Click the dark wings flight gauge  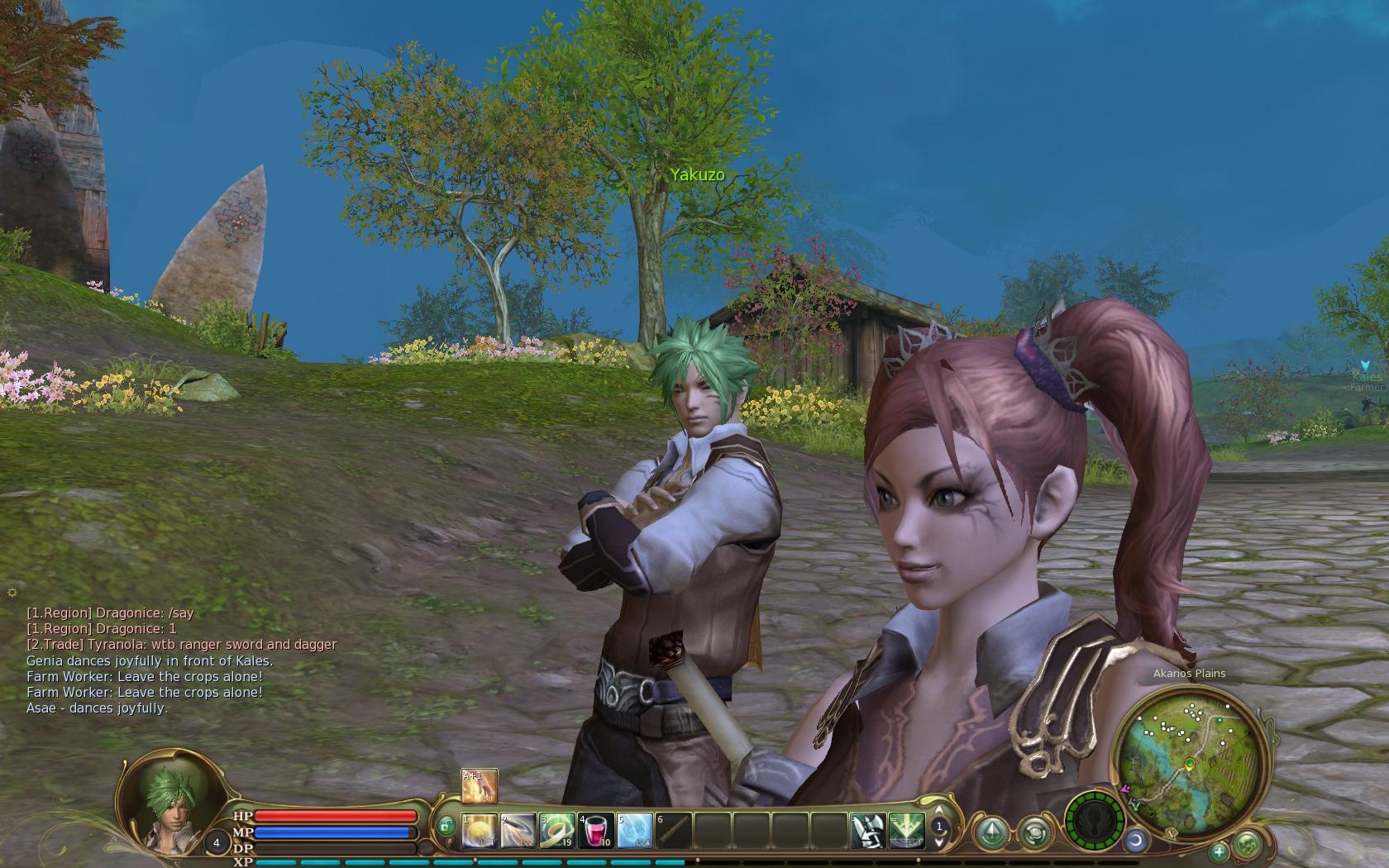click(x=1095, y=823)
